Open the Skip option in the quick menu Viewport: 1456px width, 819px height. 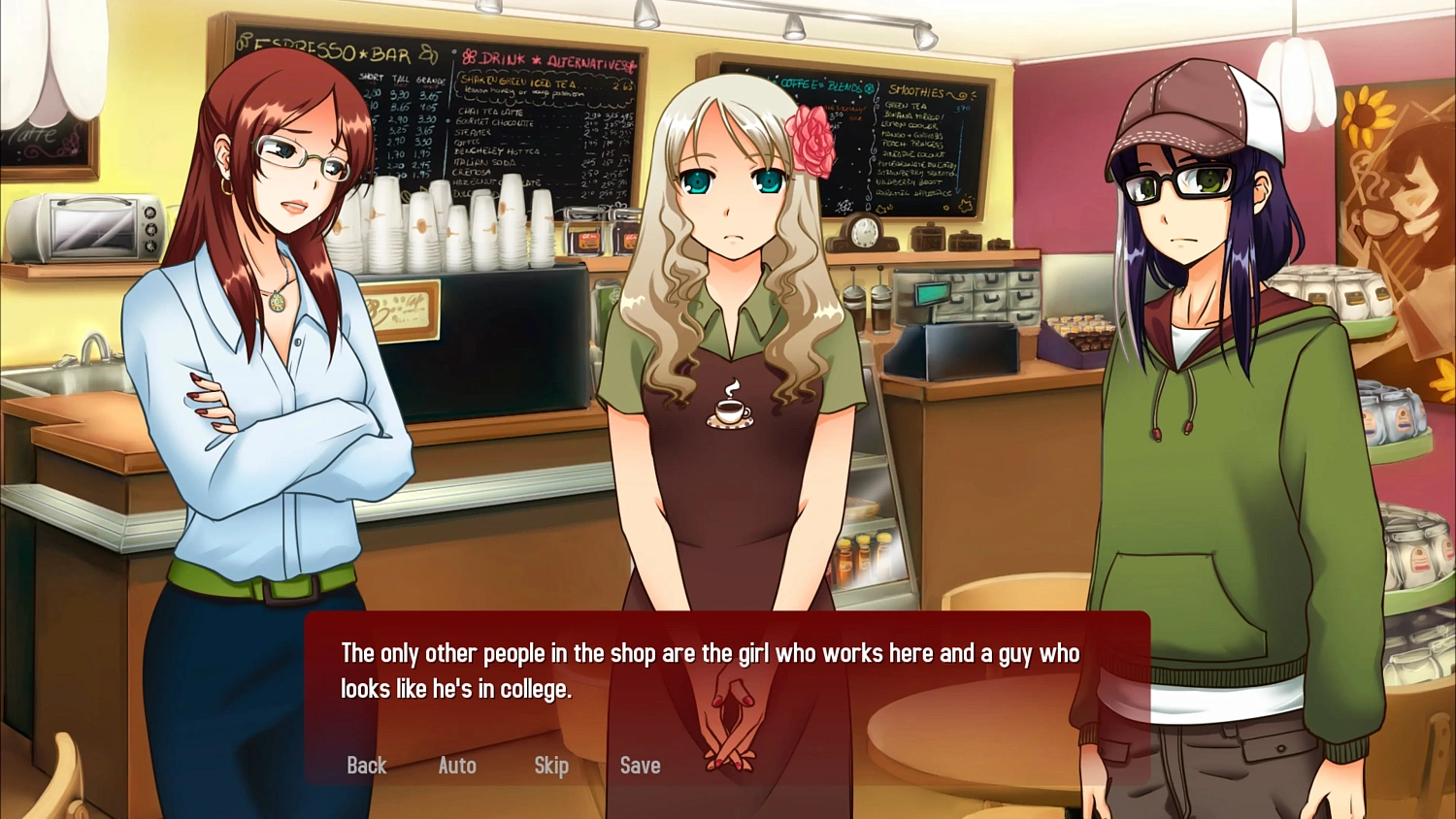click(x=550, y=766)
